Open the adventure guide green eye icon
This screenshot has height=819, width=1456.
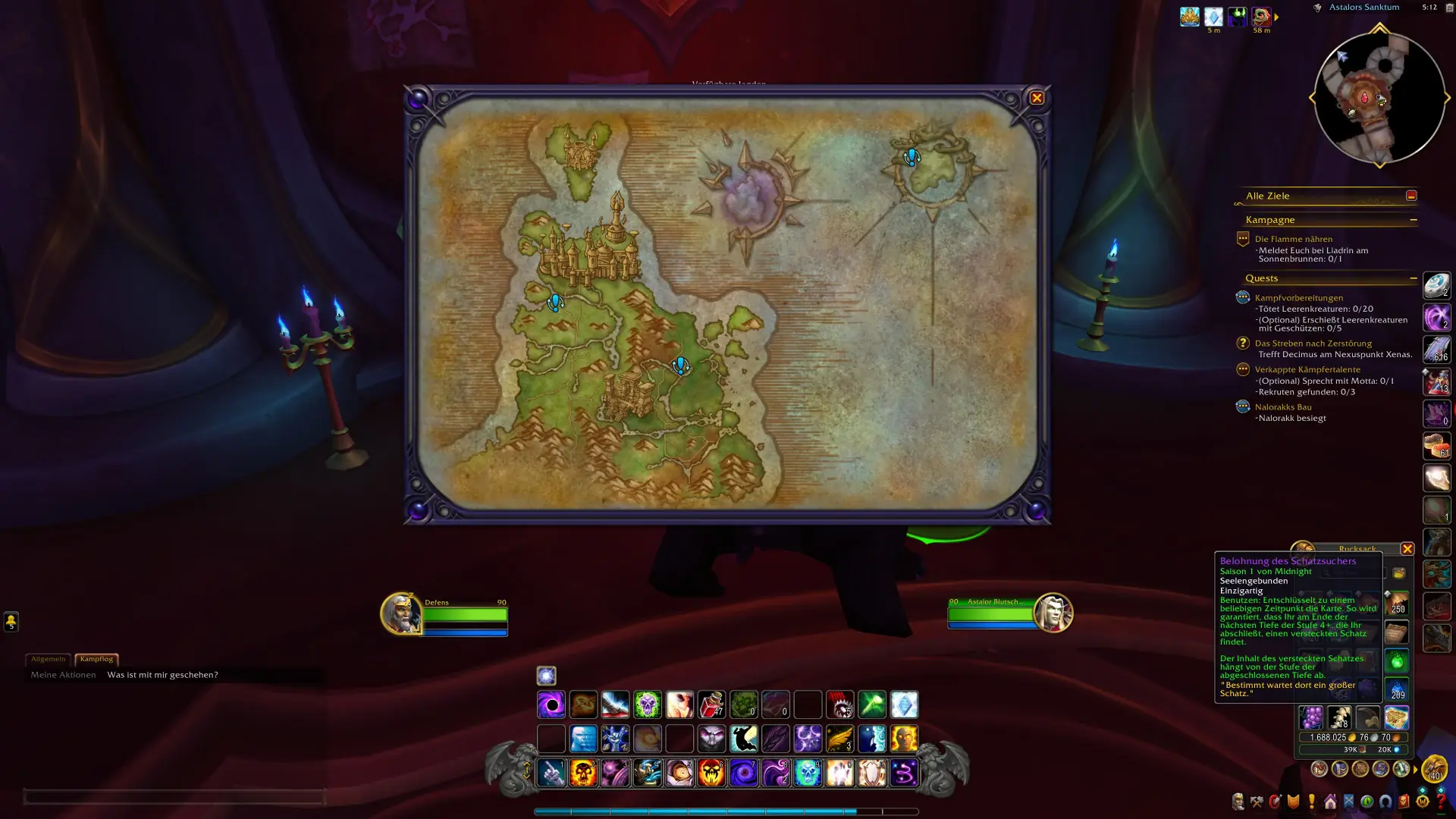(x=1367, y=802)
